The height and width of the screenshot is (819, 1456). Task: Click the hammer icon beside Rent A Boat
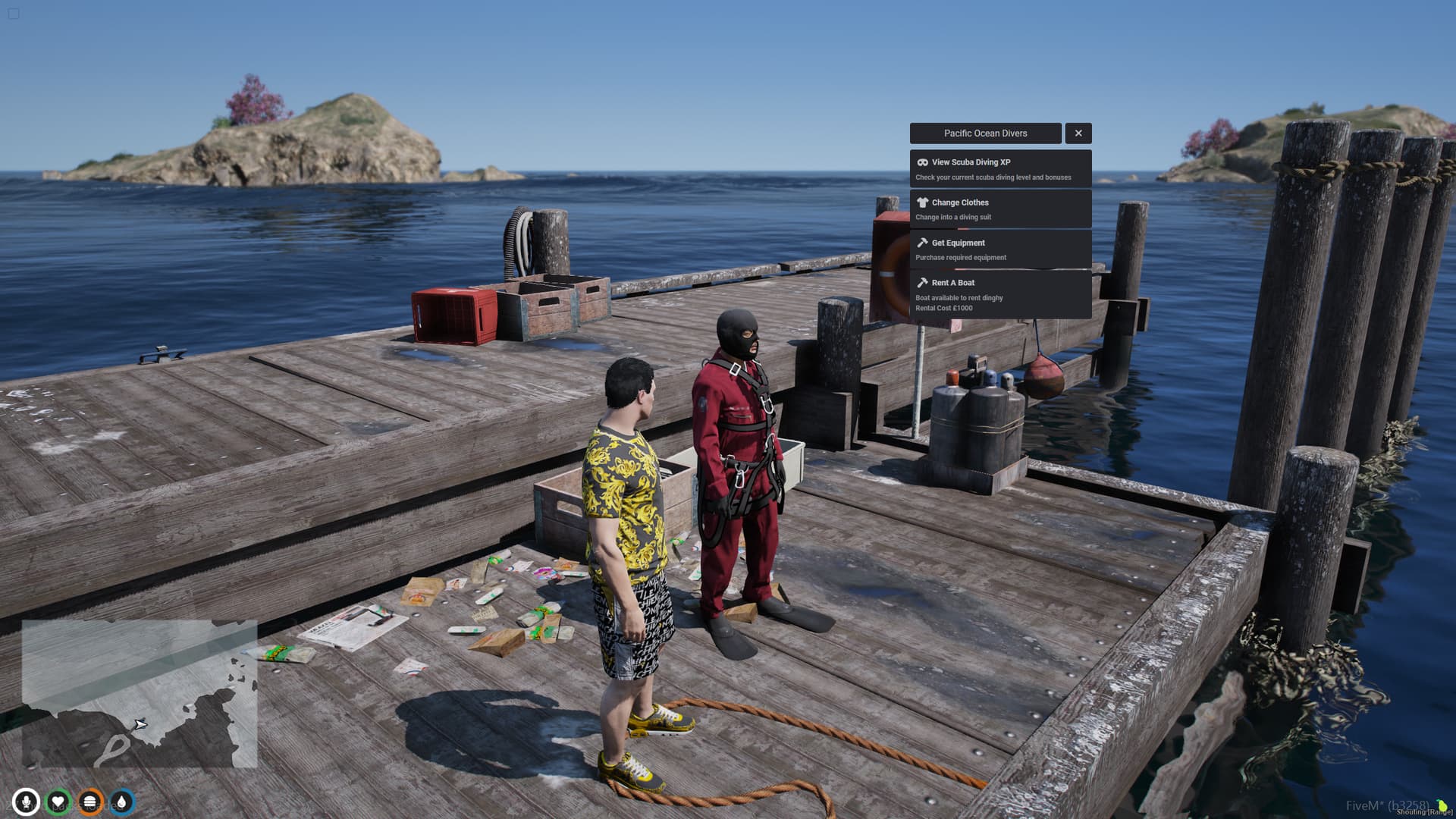[x=922, y=282]
